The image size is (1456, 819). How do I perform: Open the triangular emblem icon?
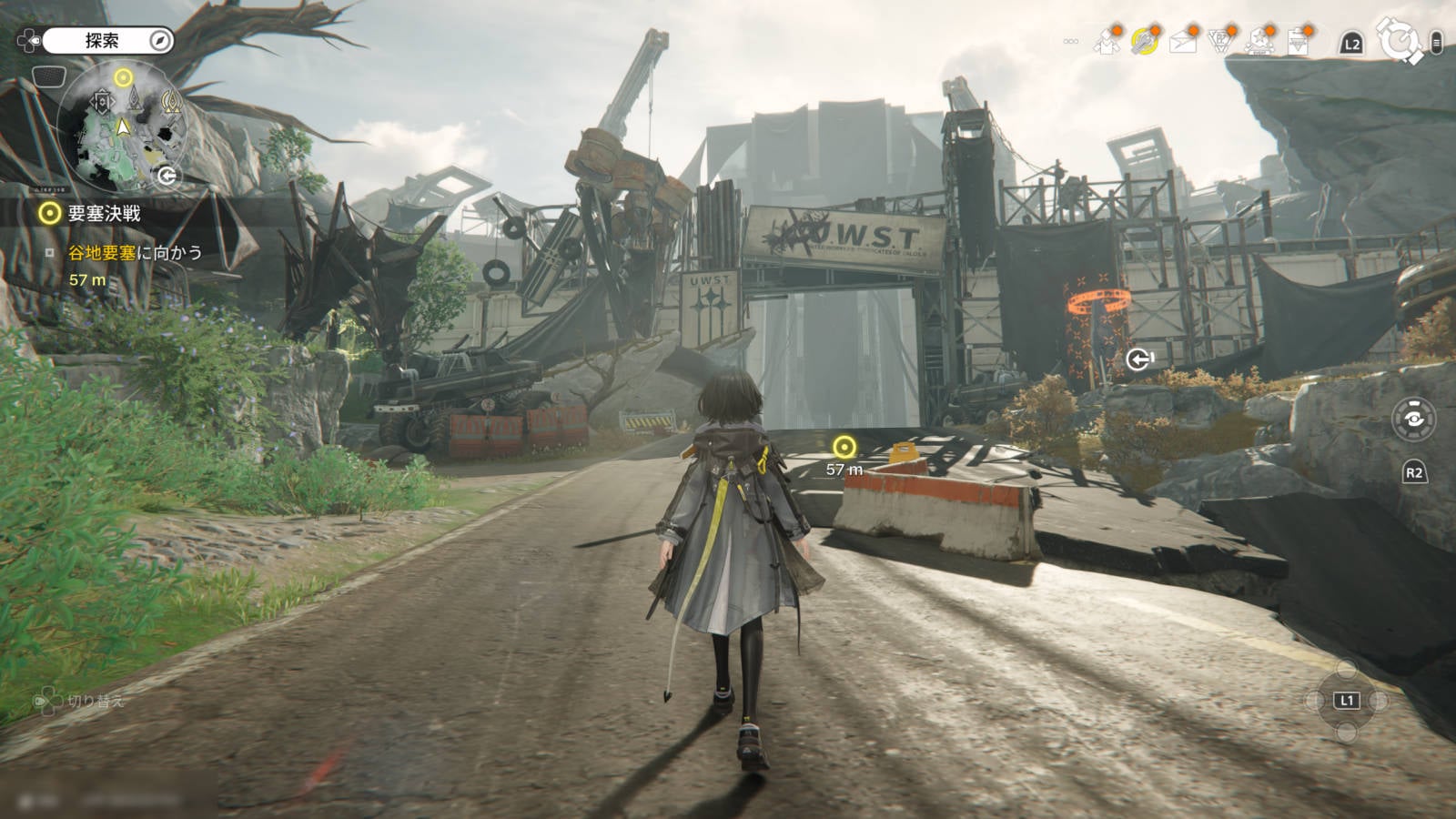[x=1220, y=42]
